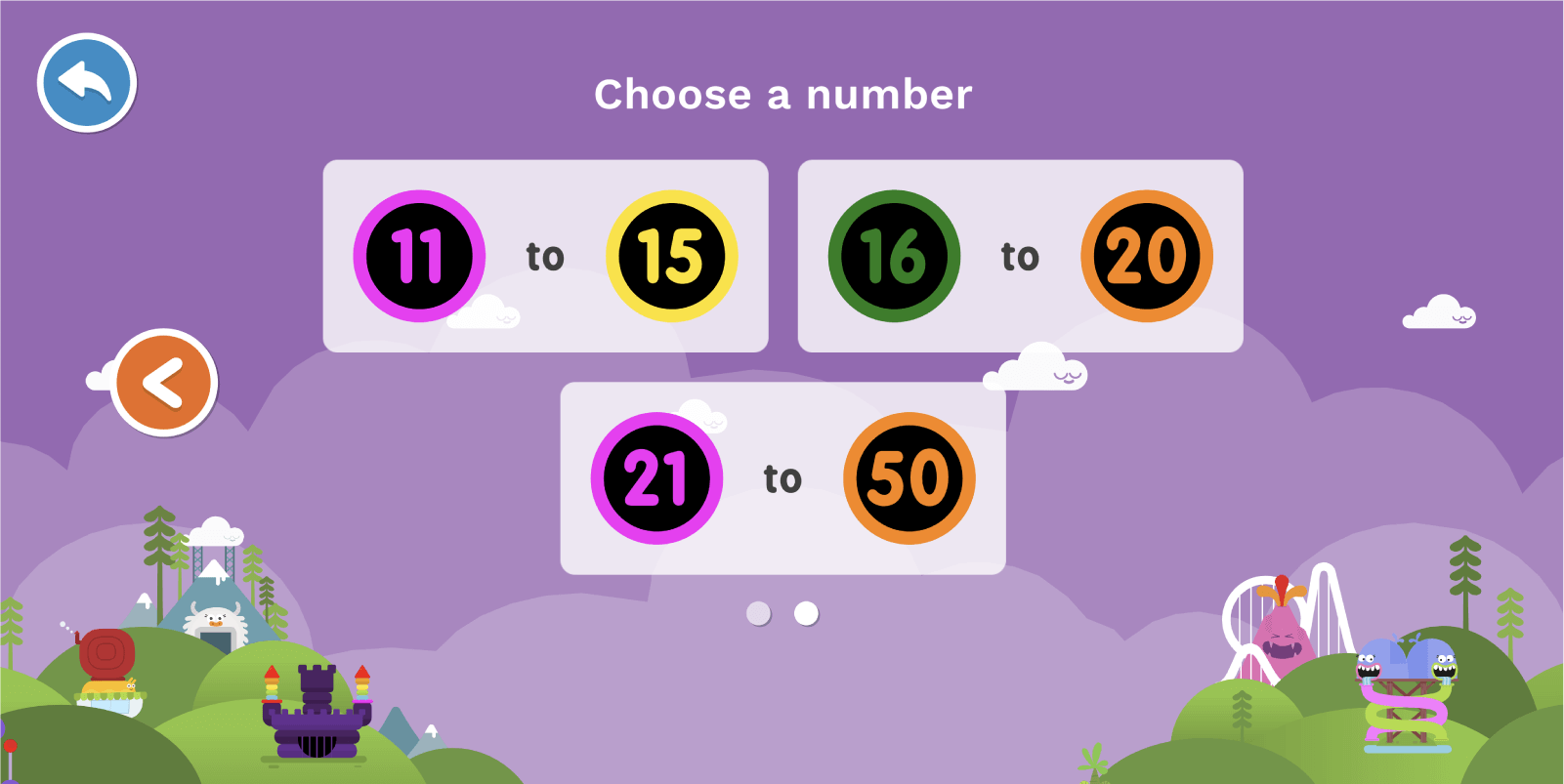Tap the back arrow button
The width and height of the screenshot is (1564, 784).
click(x=86, y=83)
